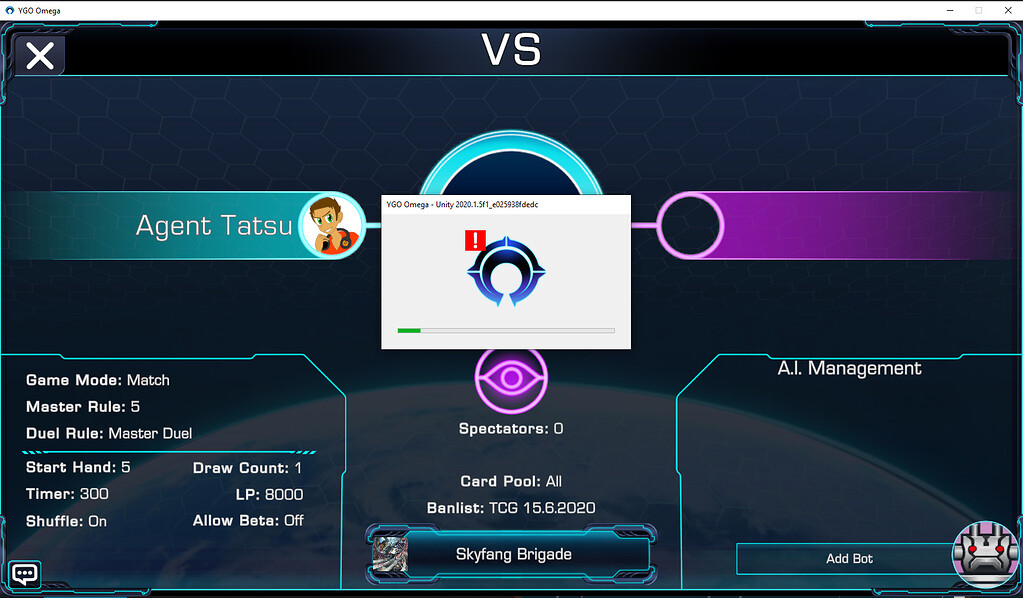The height and width of the screenshot is (598, 1023).
Task: Click Agent Tatsu's avatar portrait
Action: click(331, 225)
